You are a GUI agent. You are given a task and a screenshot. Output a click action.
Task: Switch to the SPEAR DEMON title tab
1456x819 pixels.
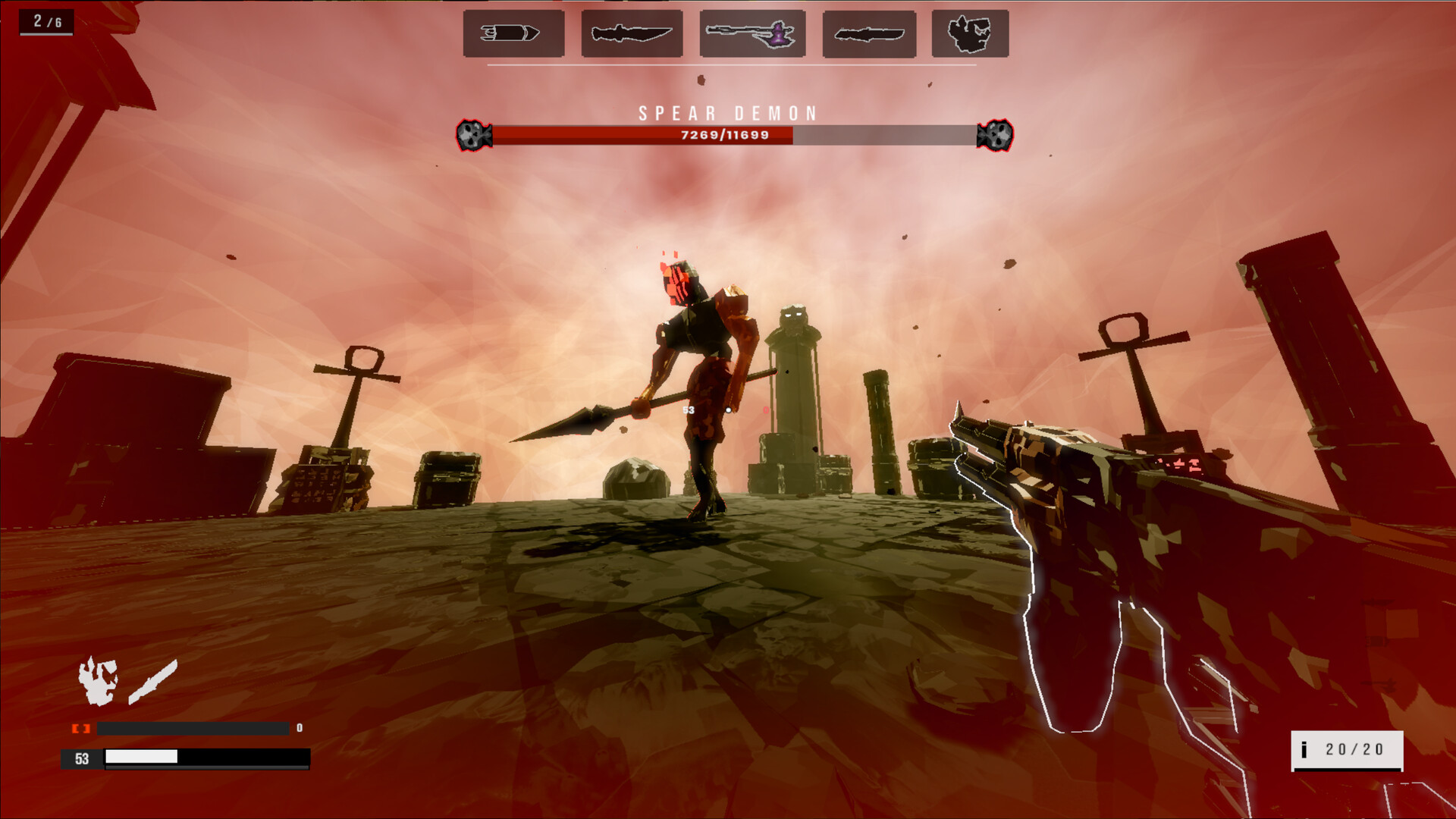pos(728,114)
